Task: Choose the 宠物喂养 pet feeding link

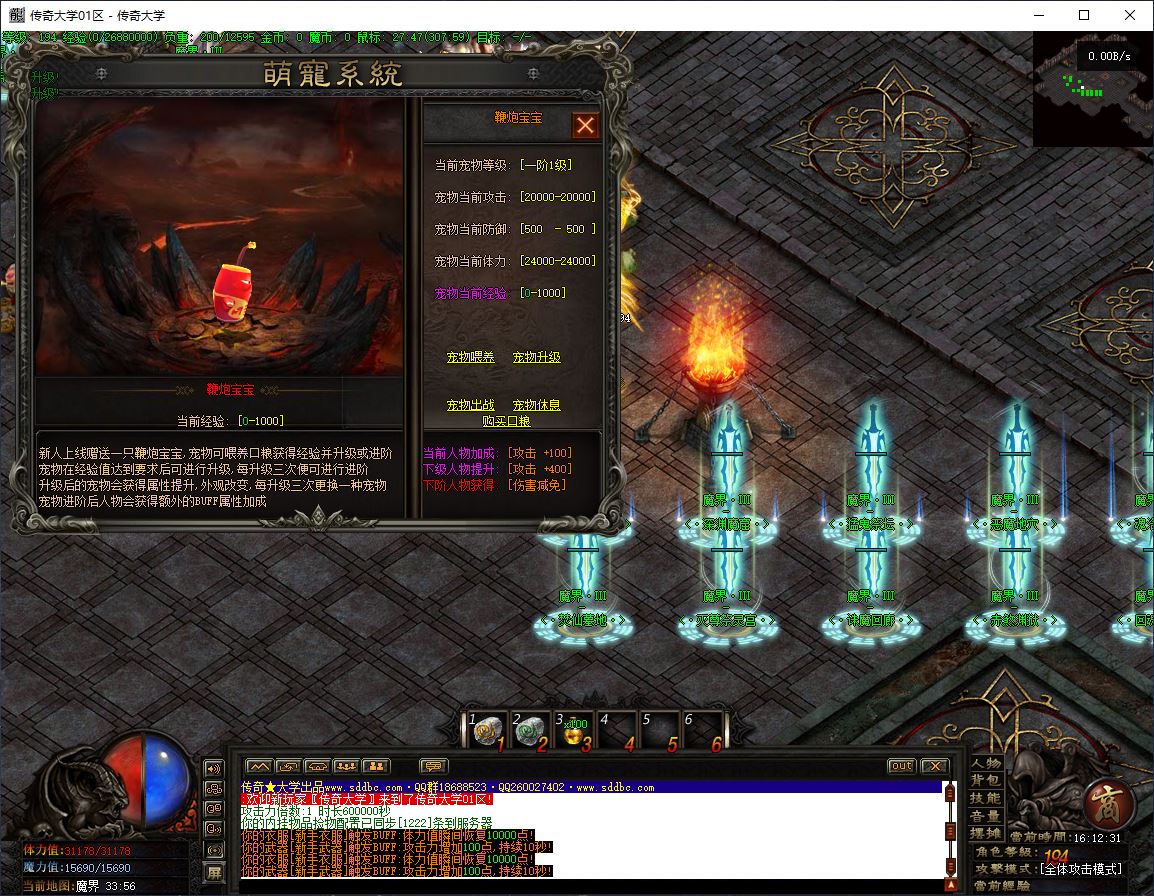Action: click(x=470, y=357)
